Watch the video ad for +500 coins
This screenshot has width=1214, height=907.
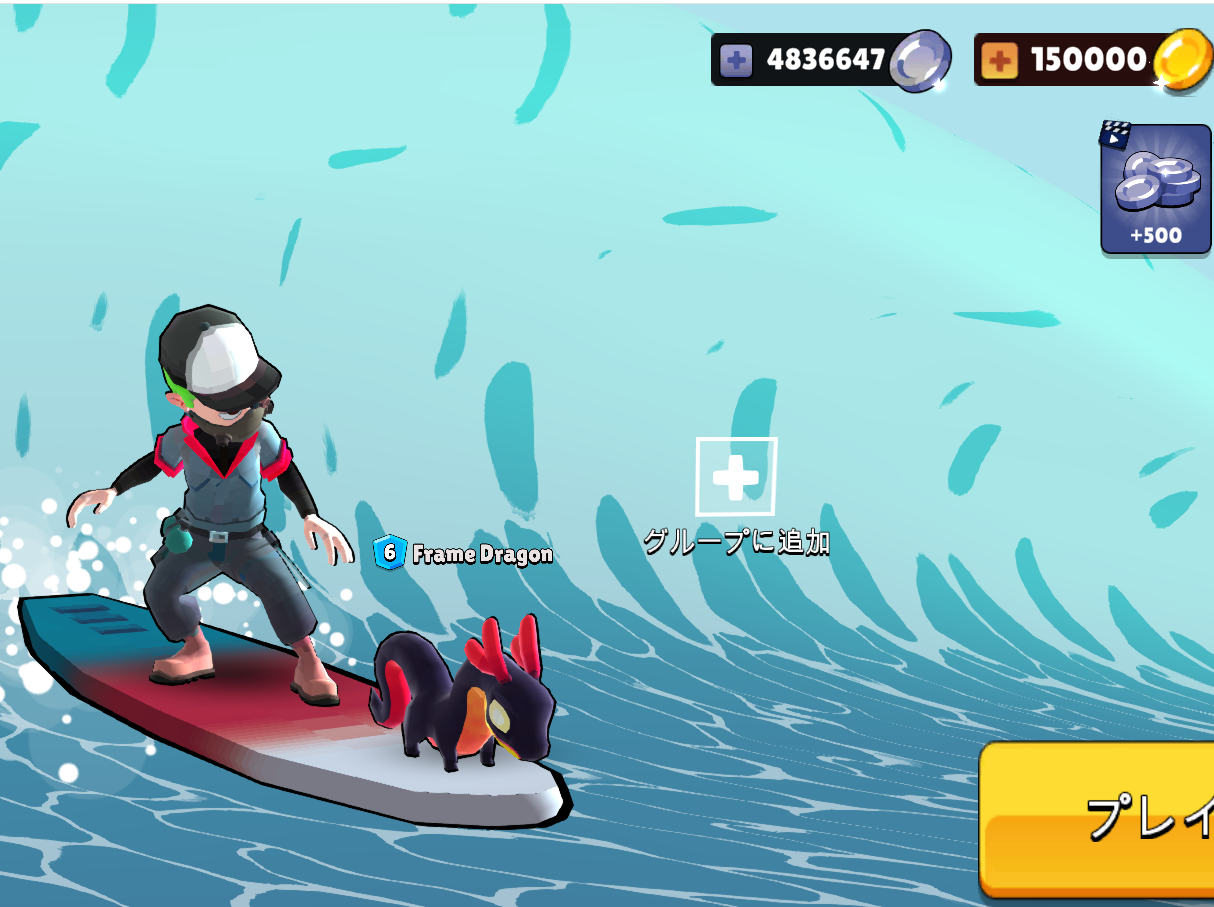(x=1155, y=189)
